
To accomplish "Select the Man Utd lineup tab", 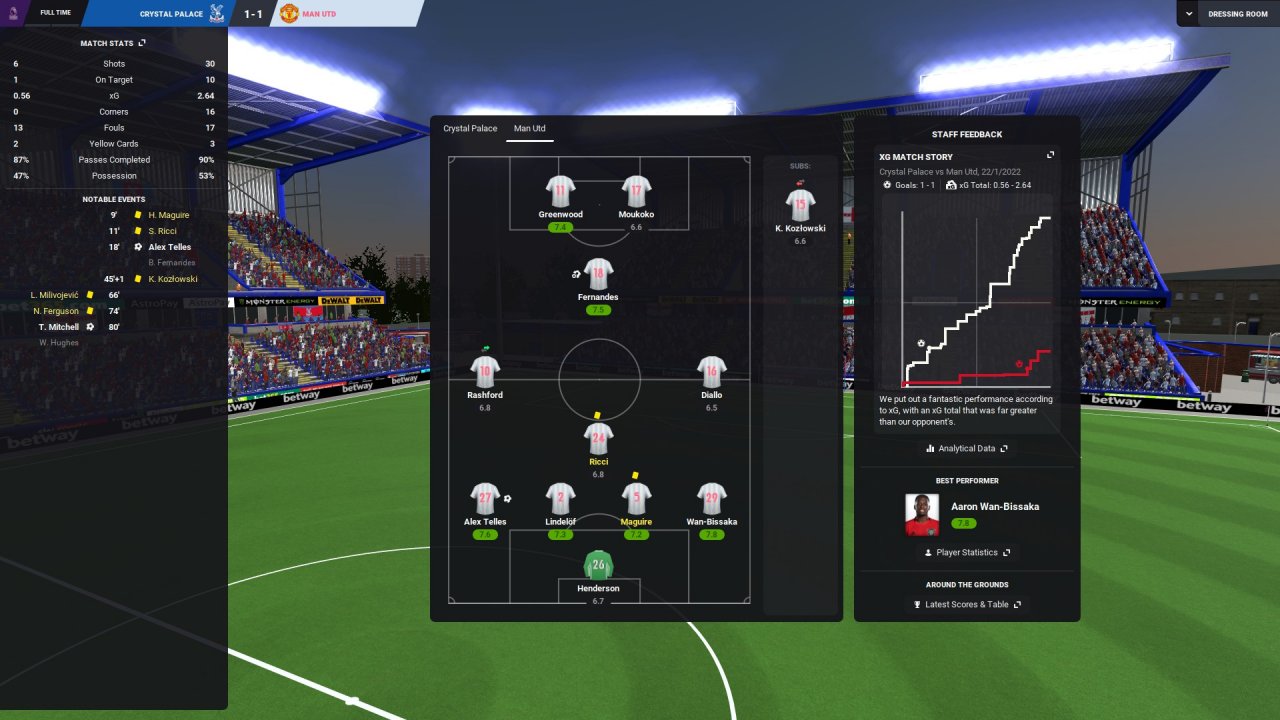I will click(530, 129).
